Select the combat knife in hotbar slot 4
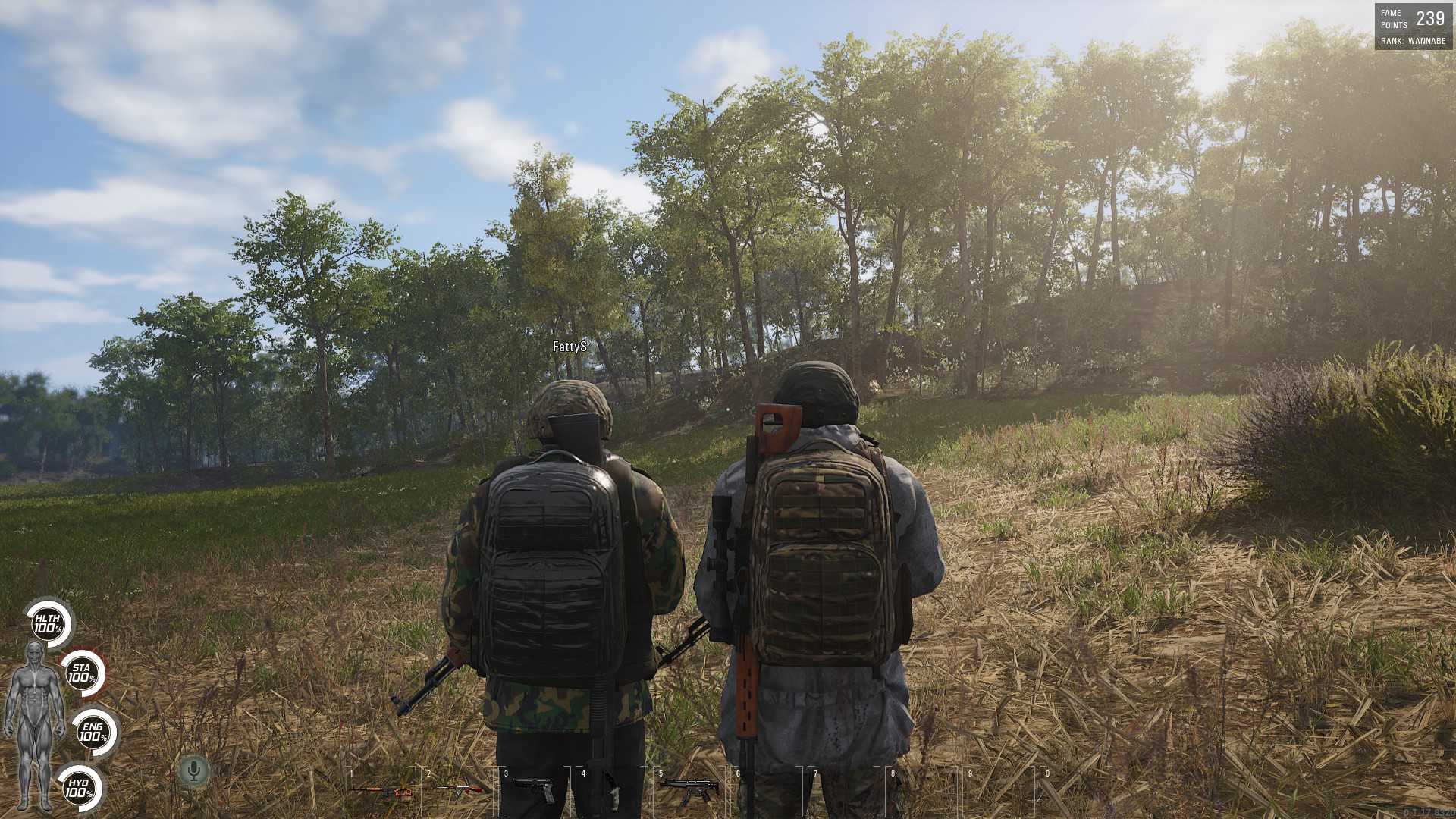Viewport: 1456px width, 819px height. point(612,792)
